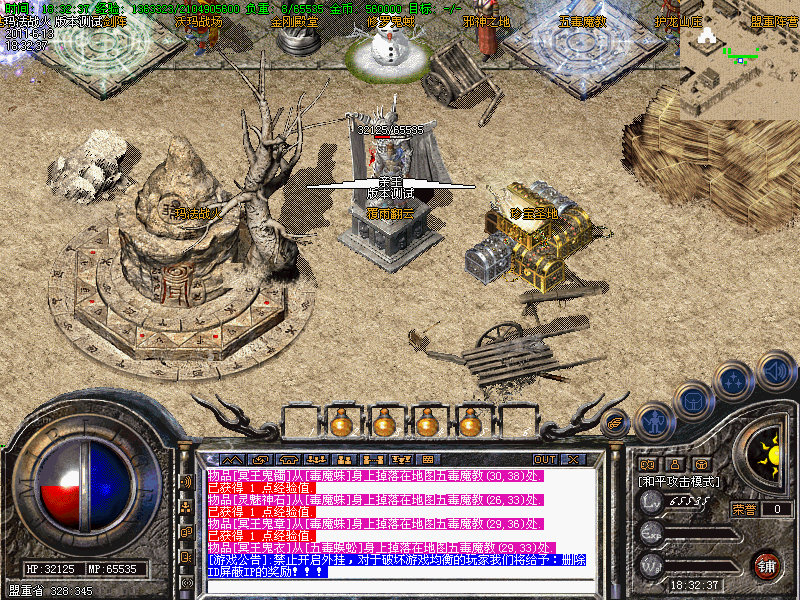The width and height of the screenshot is (800, 600).
Task: Open the character status round button
Action: point(654,421)
